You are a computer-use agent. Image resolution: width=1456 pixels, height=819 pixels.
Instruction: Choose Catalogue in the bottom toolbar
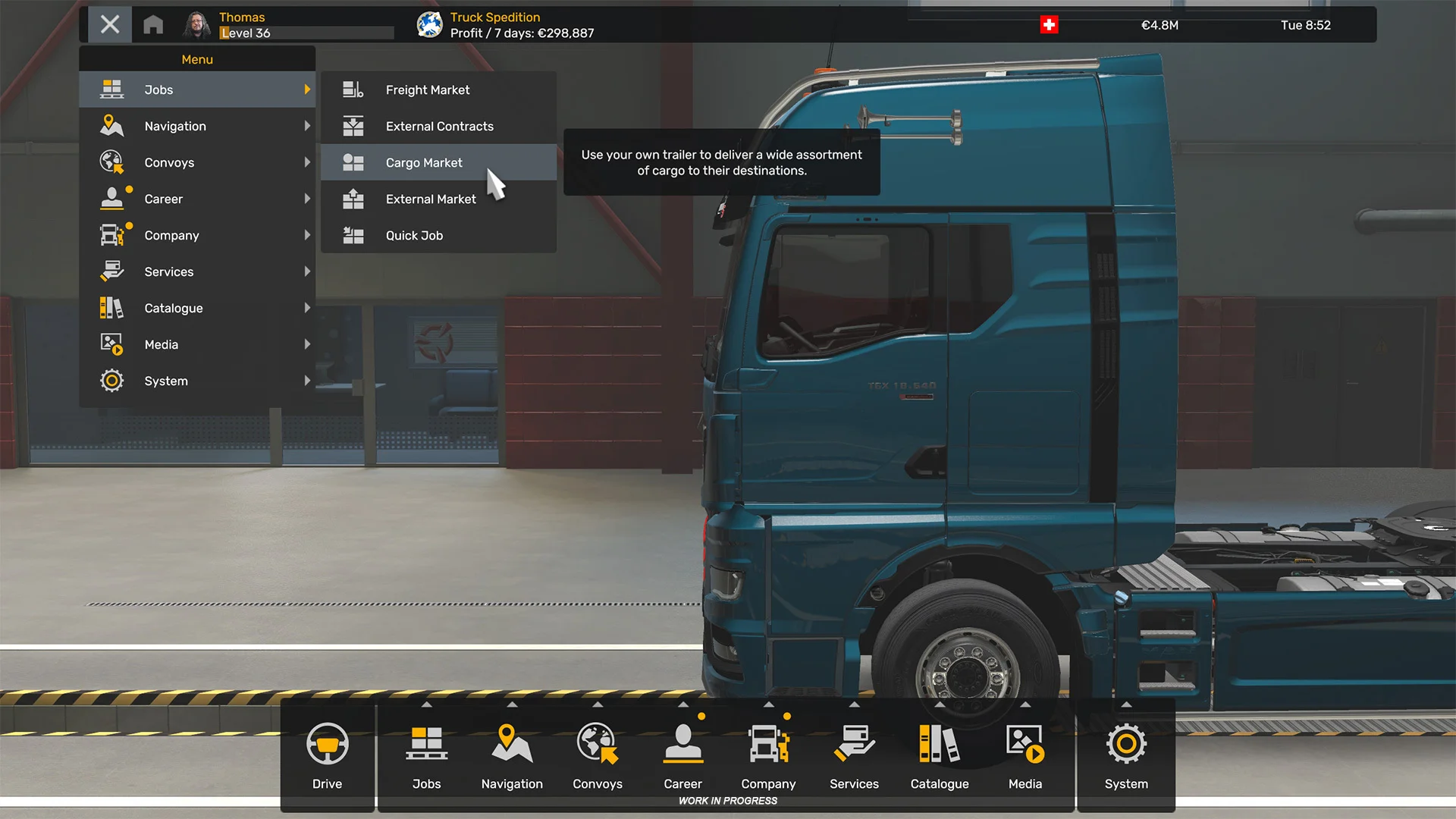point(940,755)
